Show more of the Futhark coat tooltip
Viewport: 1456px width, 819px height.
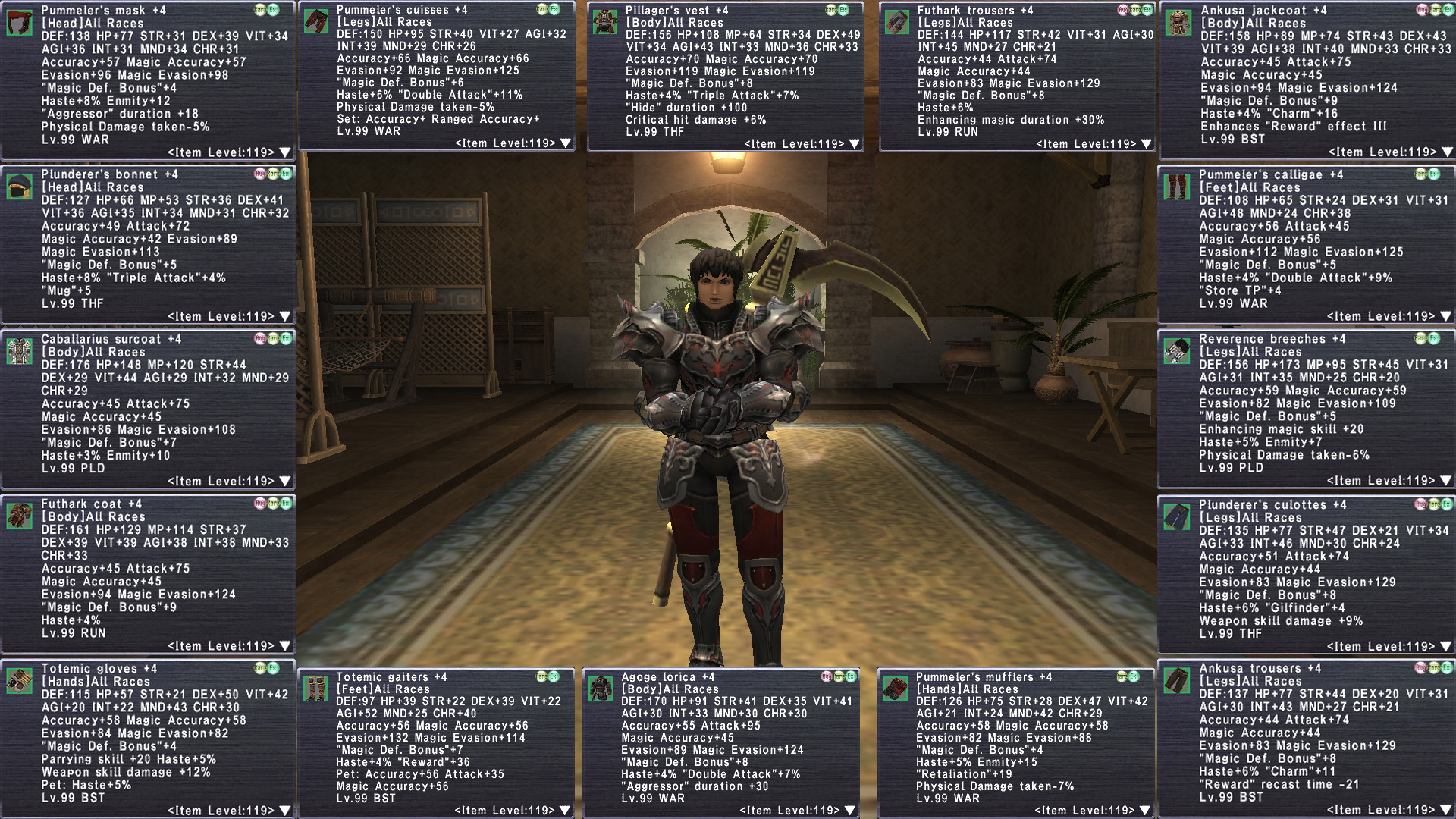285,646
